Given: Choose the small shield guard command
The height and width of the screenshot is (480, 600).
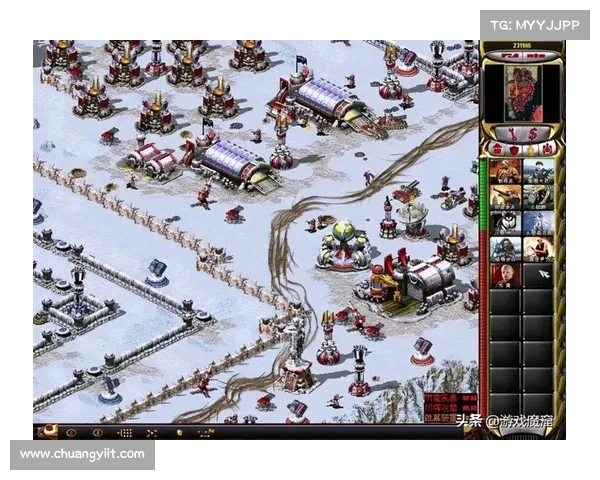Looking at the screenshot, I should point(179,433).
